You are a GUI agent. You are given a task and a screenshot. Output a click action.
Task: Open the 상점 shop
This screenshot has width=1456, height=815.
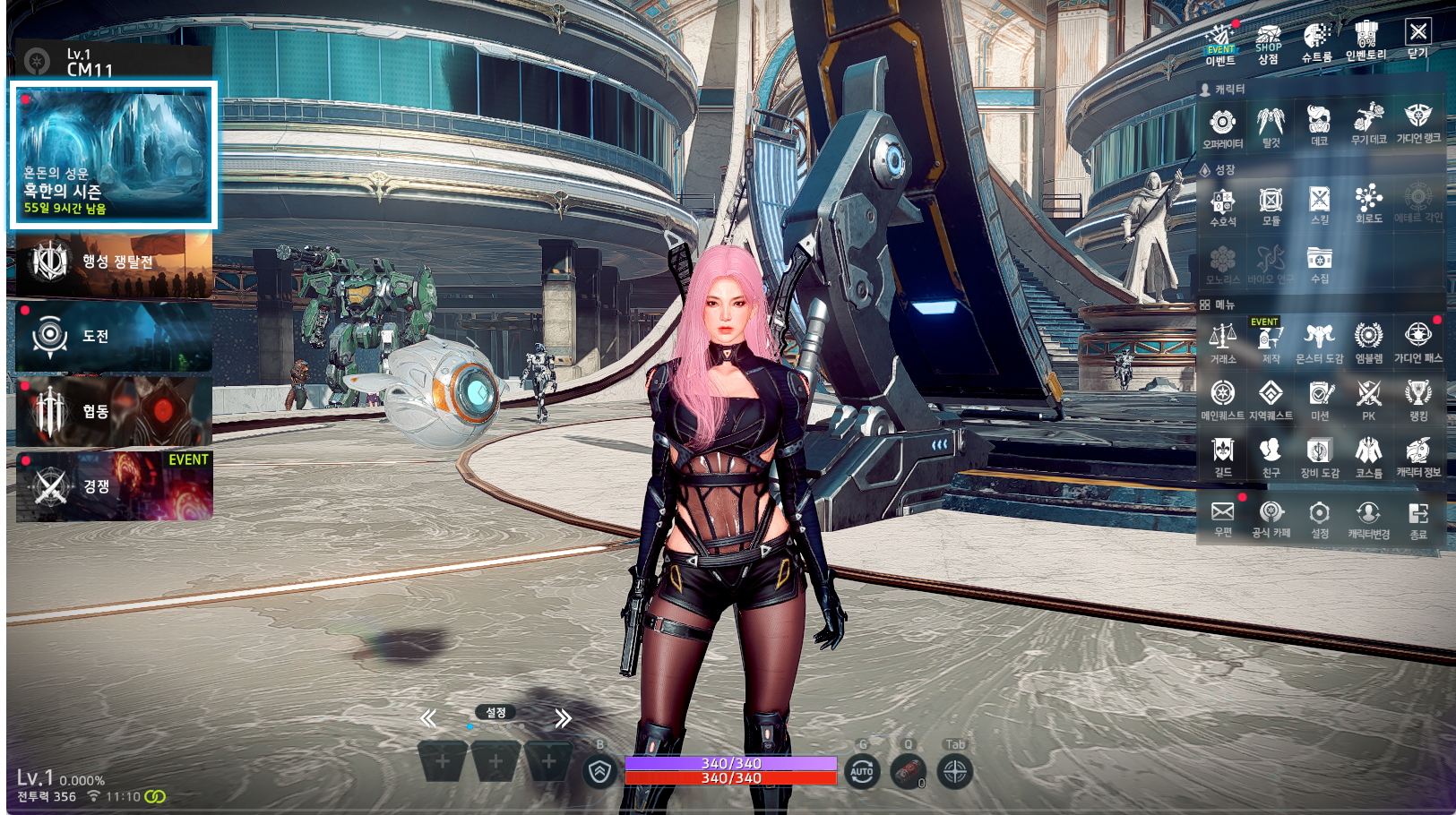pos(1268,43)
